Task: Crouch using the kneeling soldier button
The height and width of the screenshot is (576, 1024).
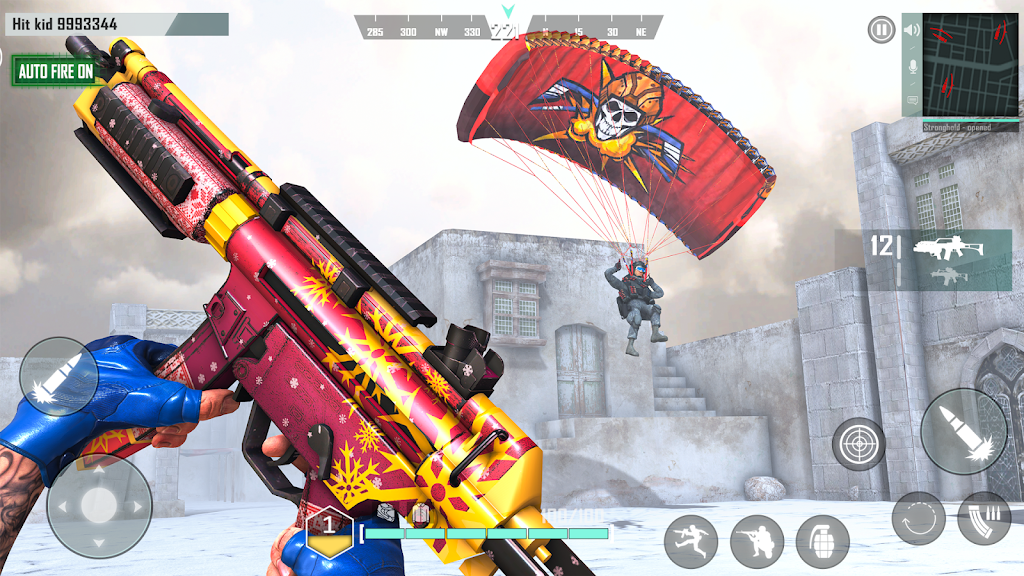Action: coord(757,542)
